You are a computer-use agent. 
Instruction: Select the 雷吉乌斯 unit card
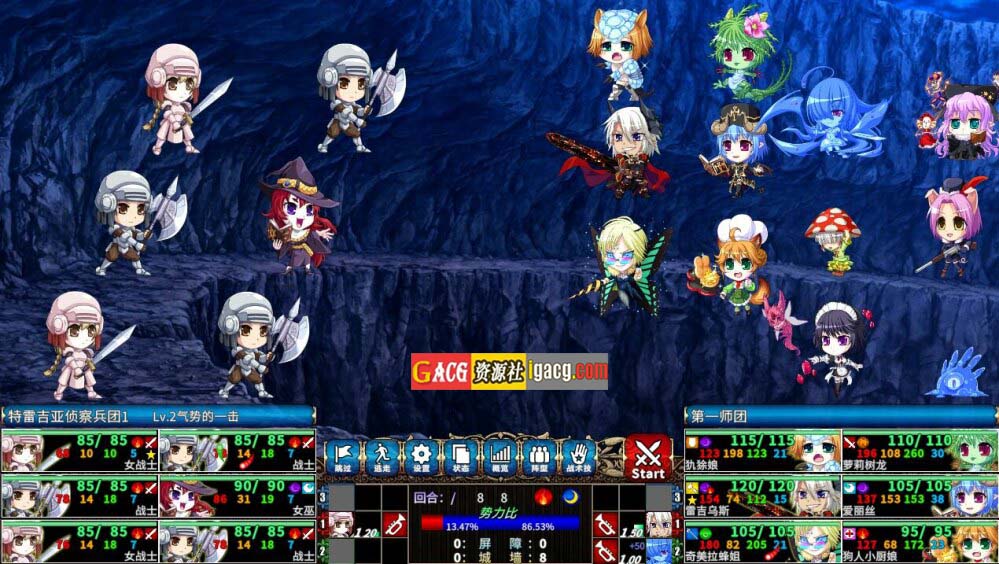point(762,496)
